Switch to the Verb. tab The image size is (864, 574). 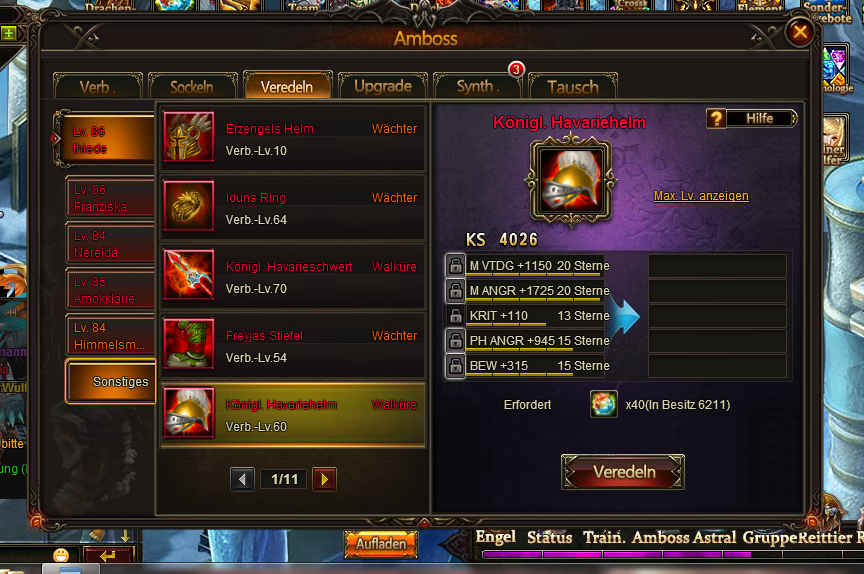96,87
